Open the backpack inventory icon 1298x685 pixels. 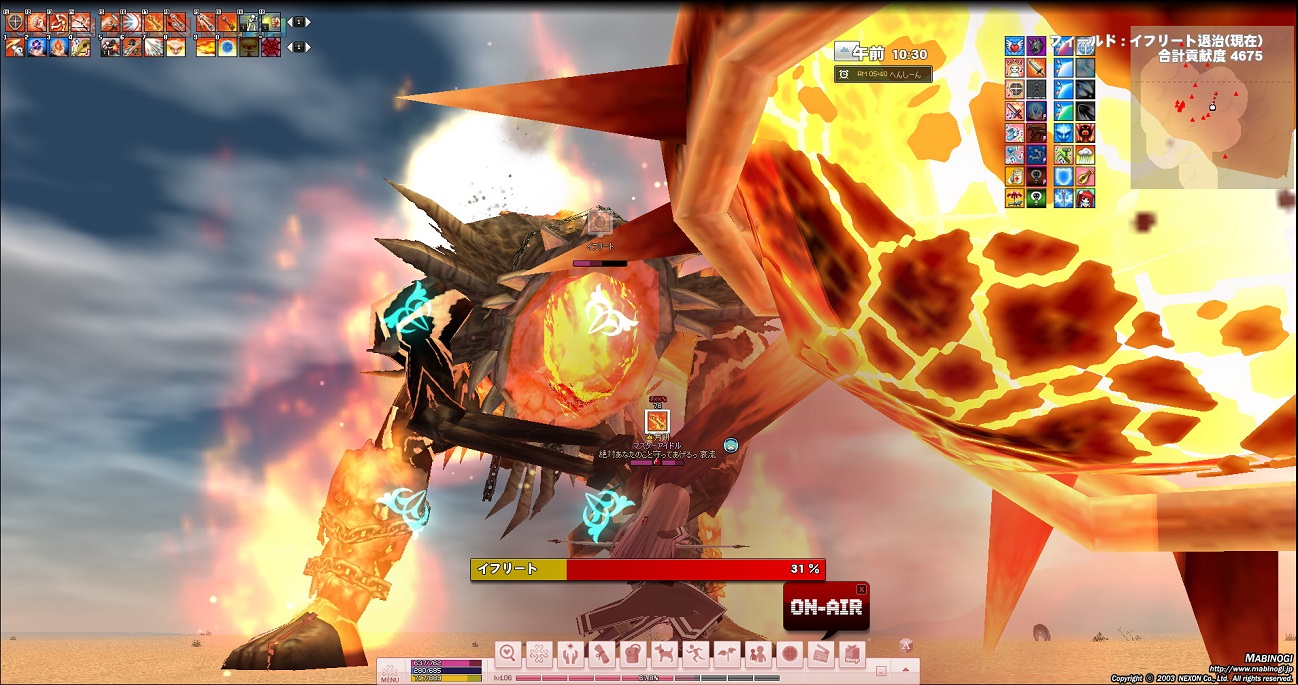tap(632, 654)
